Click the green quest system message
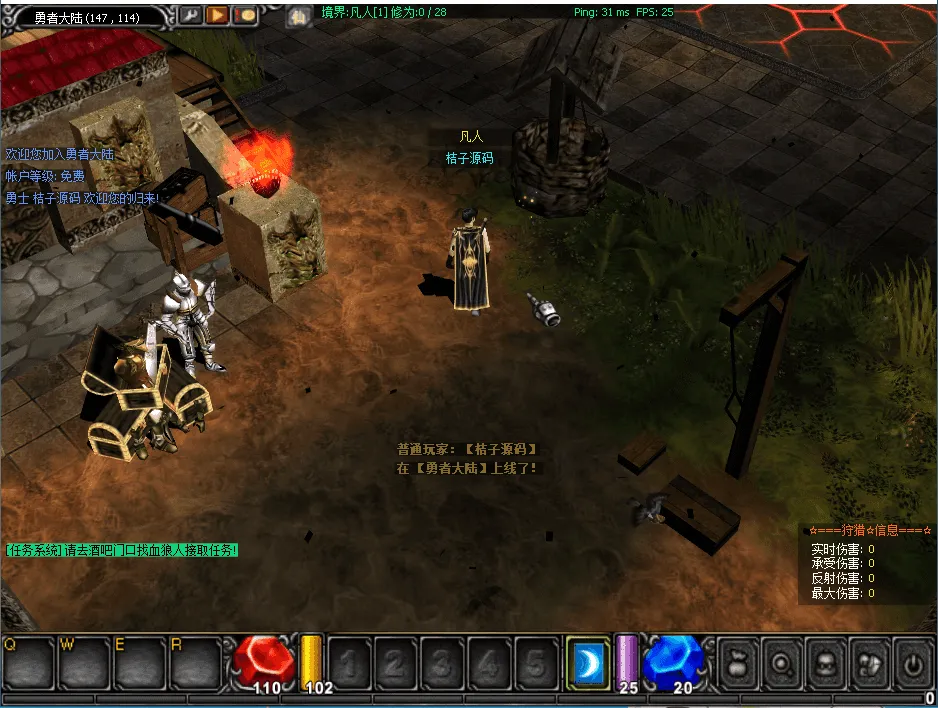The image size is (938, 708). coord(122,550)
